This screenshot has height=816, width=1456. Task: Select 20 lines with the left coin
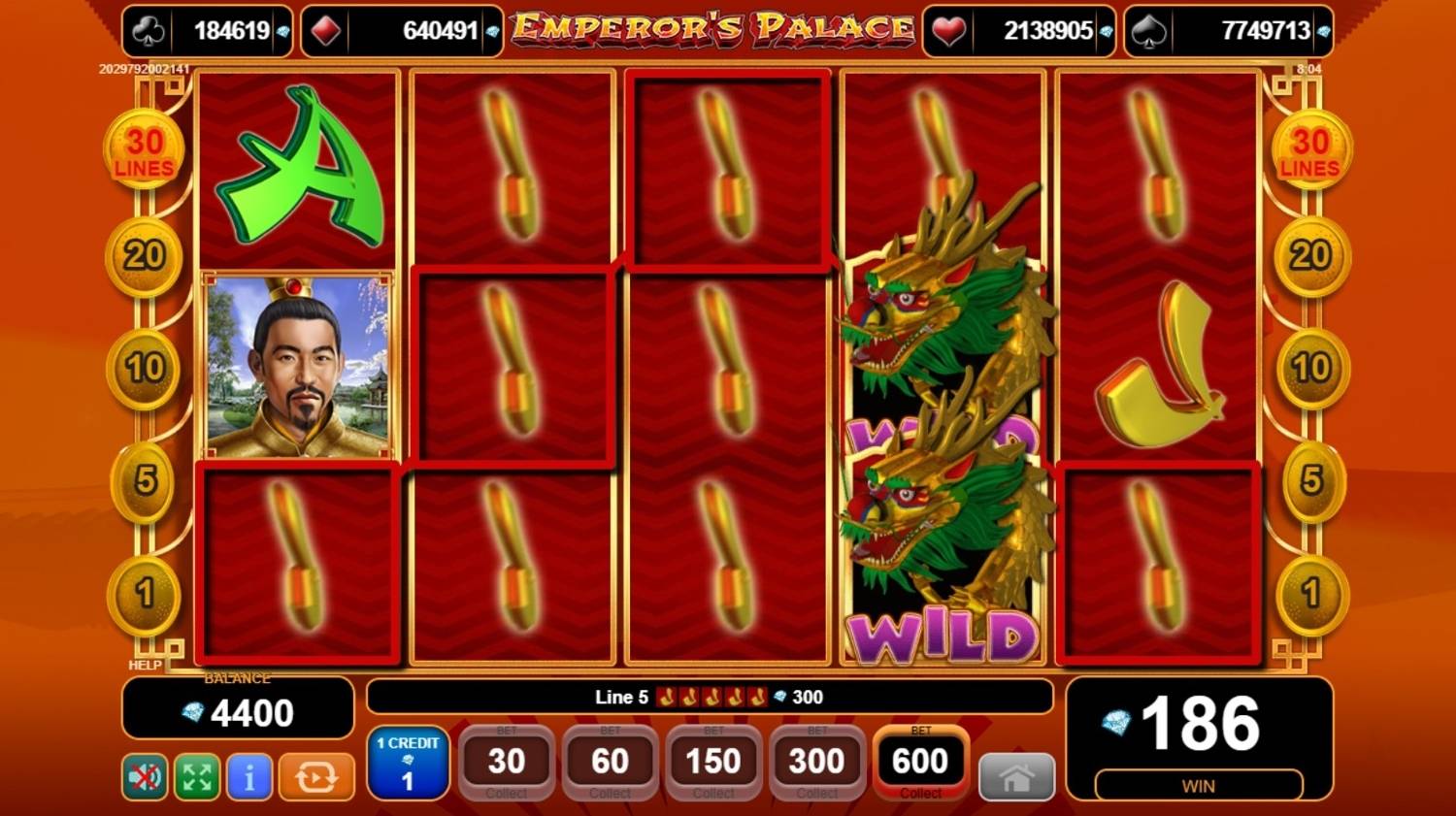click(143, 255)
